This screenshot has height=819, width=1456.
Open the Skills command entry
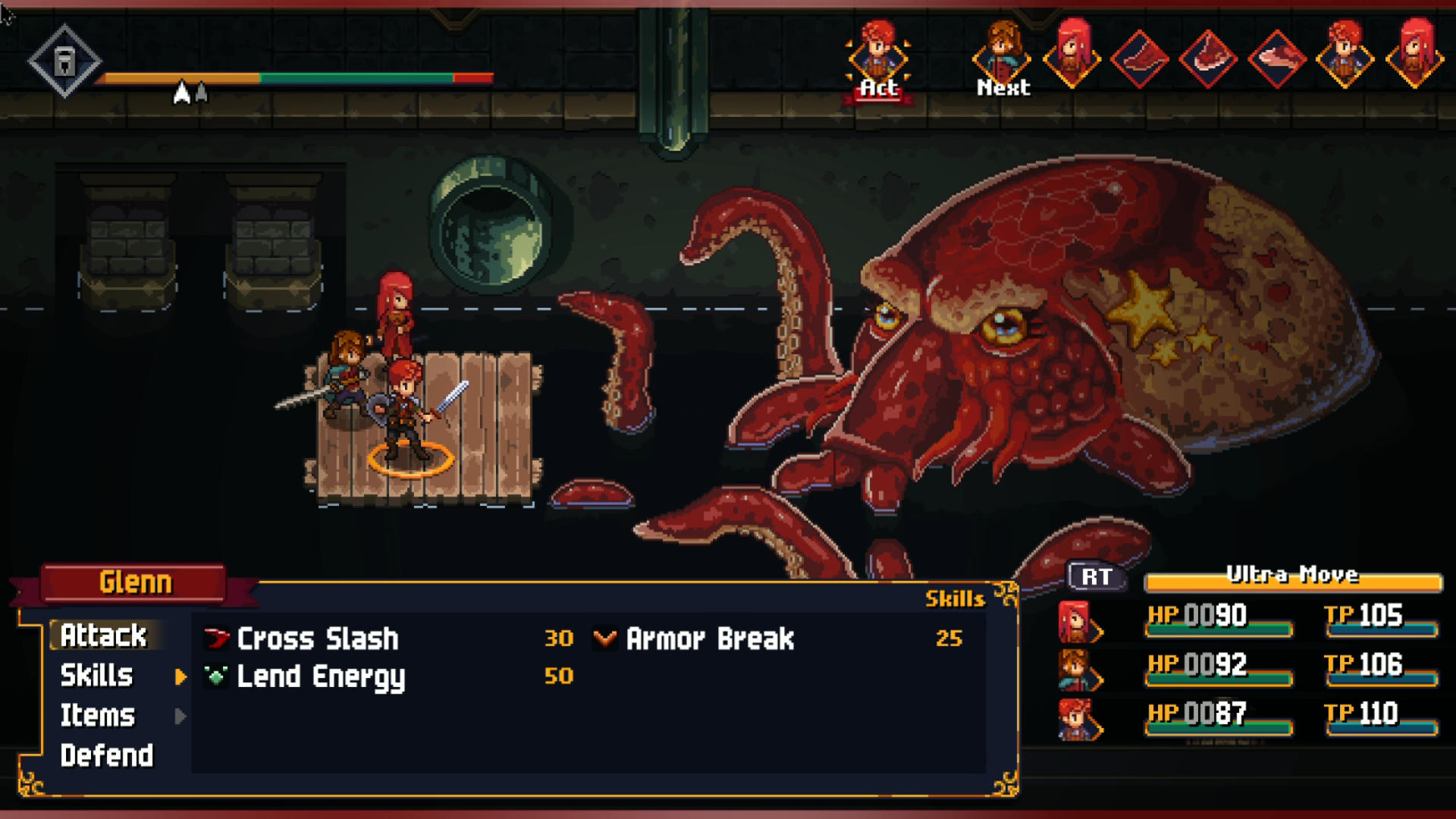[97, 676]
